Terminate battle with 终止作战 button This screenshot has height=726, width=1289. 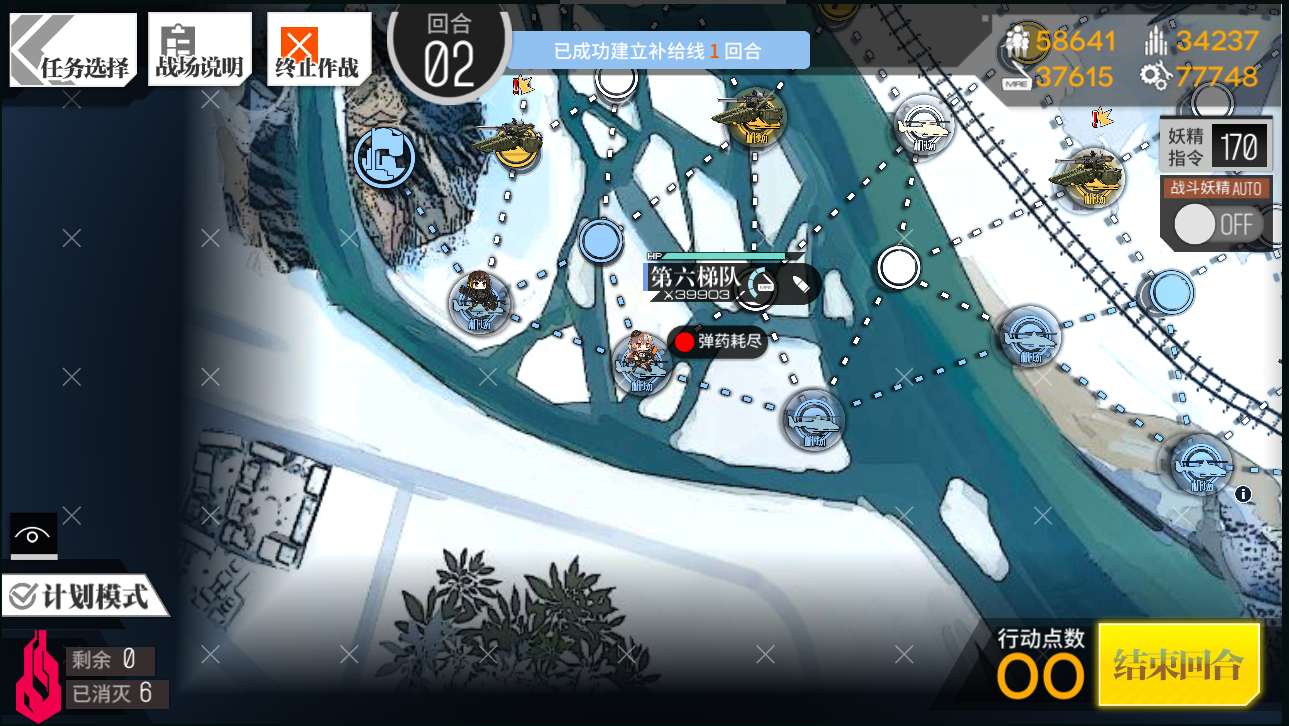tap(317, 50)
